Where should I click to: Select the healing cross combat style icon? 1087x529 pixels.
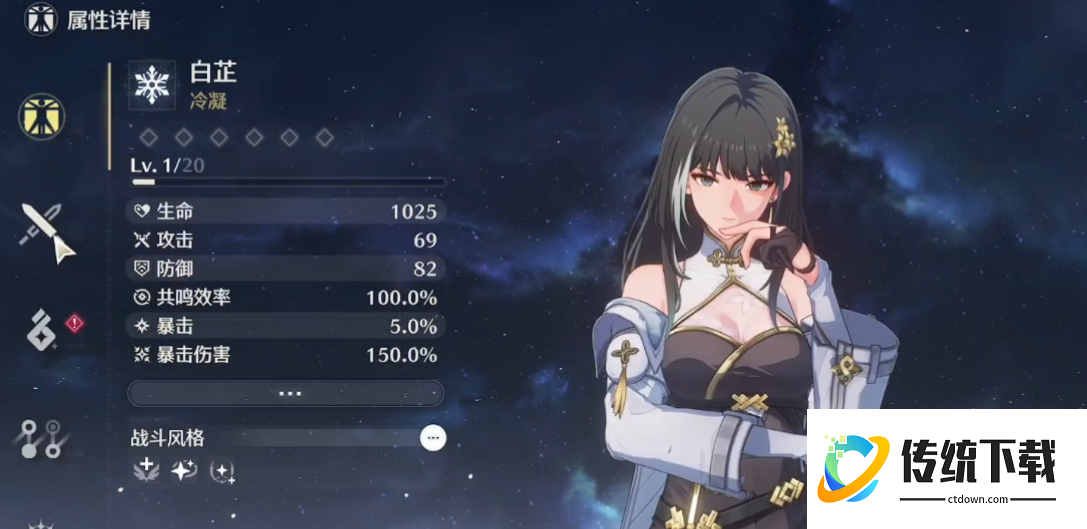146,469
